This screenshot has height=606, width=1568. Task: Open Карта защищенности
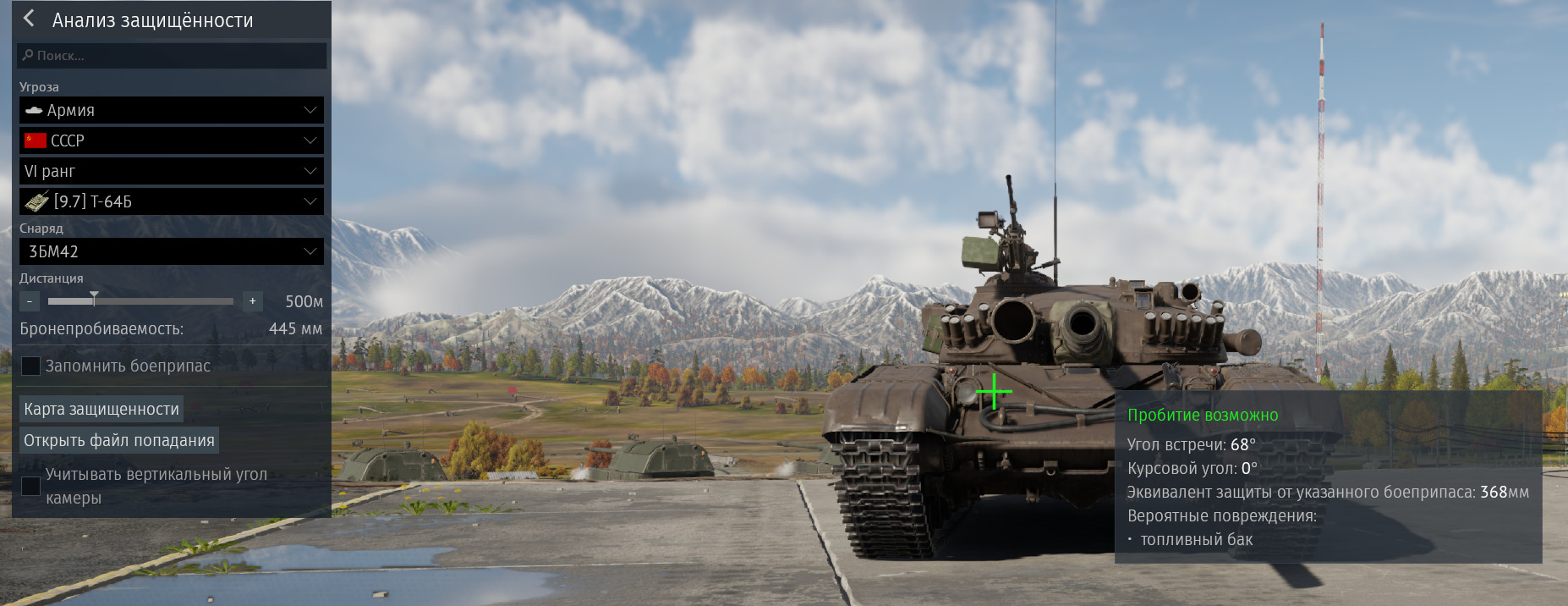pyautogui.click(x=101, y=409)
